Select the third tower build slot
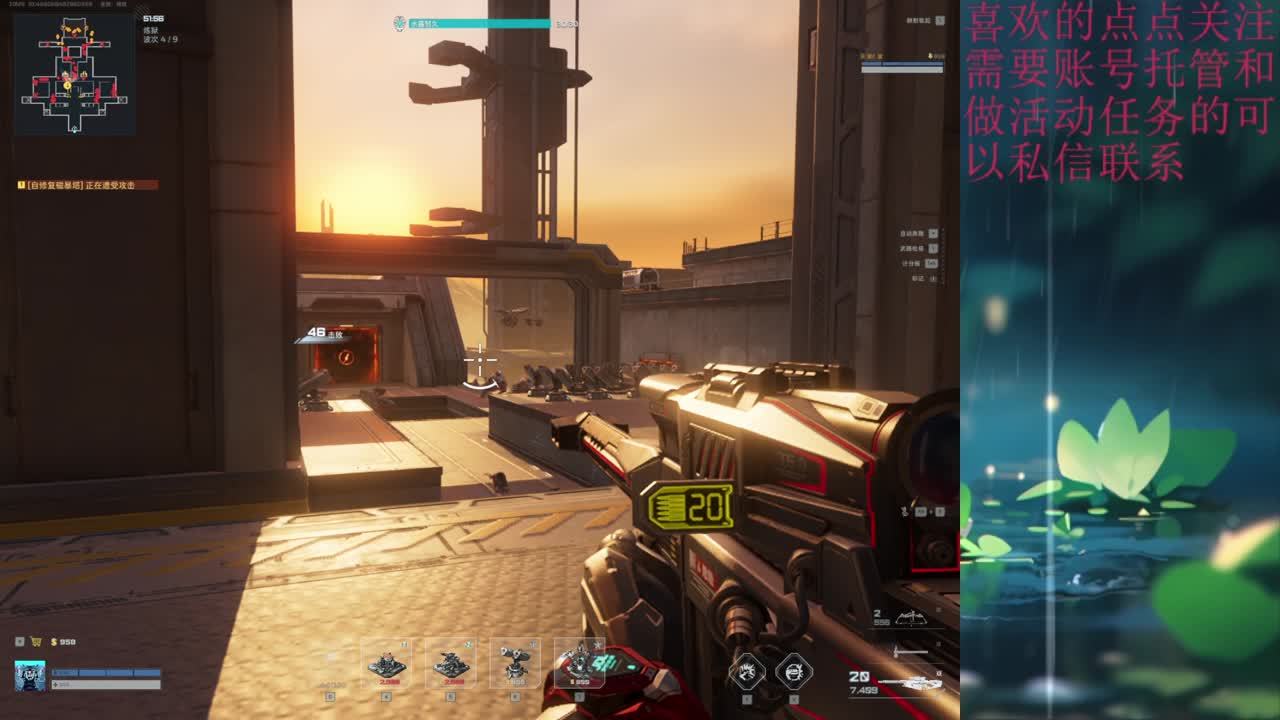Viewport: 1280px width, 720px height. point(515,664)
